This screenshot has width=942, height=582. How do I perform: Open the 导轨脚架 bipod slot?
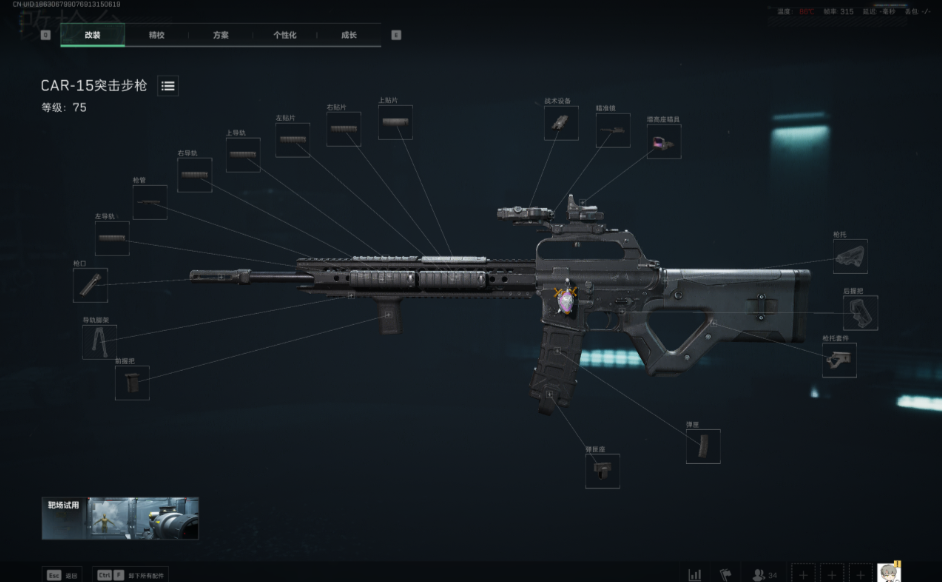tap(99, 342)
